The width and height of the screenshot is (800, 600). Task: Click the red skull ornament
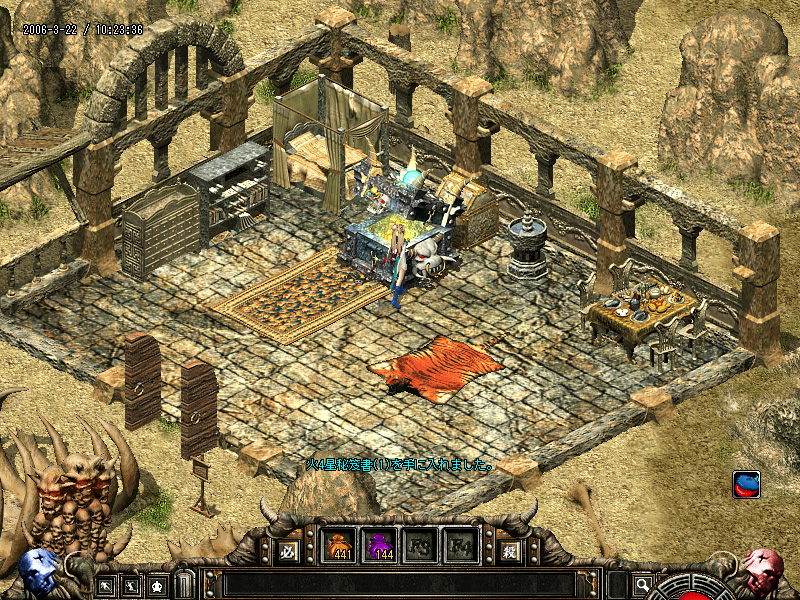click(762, 570)
